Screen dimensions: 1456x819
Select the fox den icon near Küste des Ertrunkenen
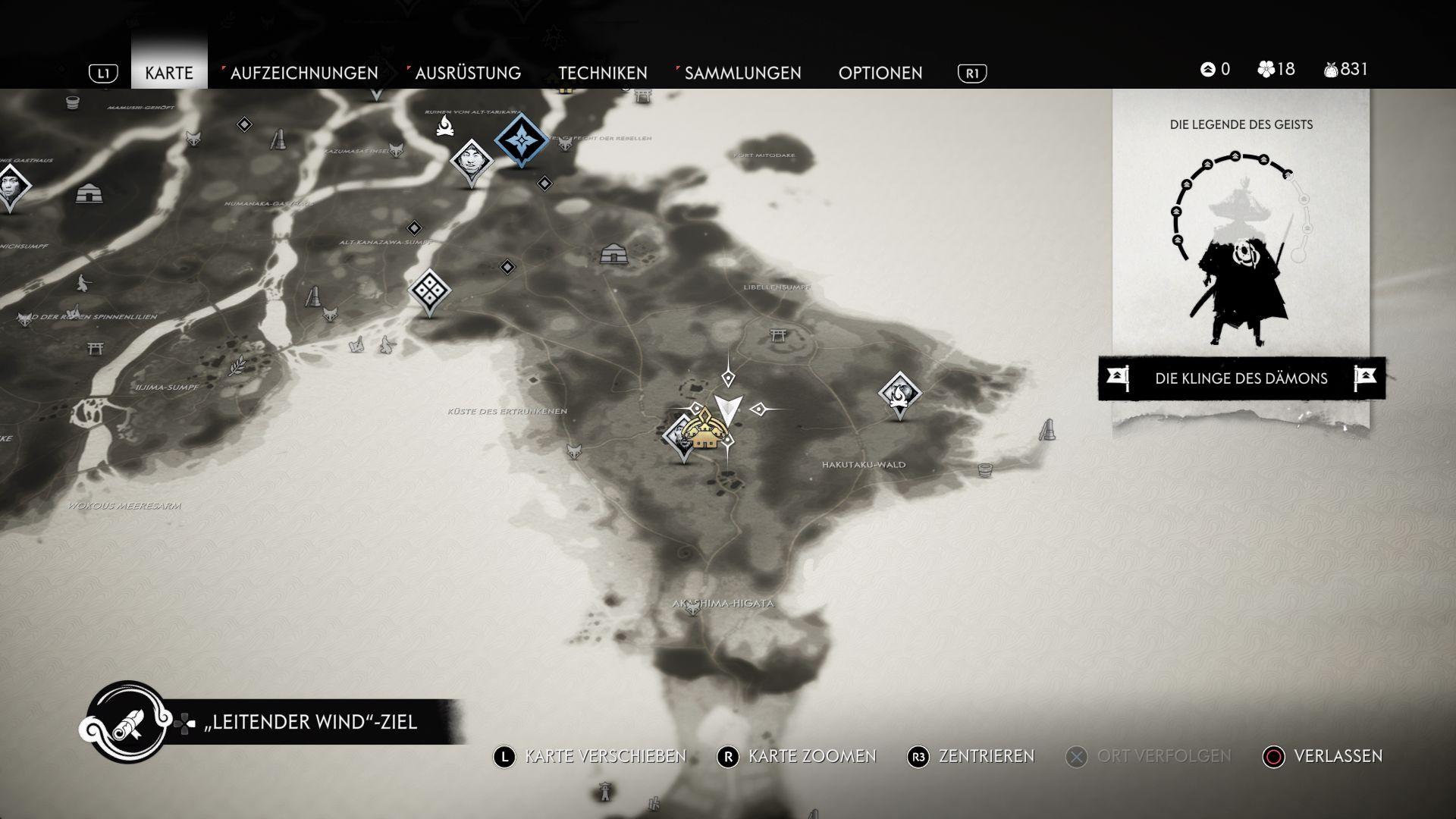point(574,450)
